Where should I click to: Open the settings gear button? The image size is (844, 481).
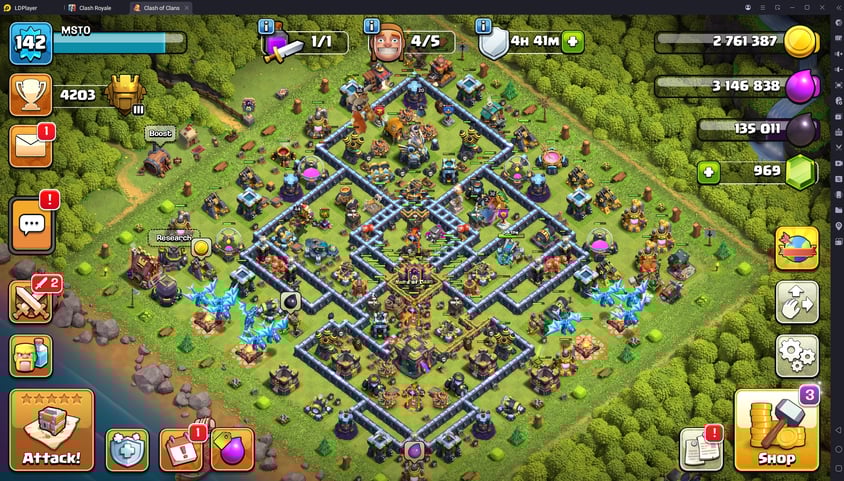coord(797,355)
